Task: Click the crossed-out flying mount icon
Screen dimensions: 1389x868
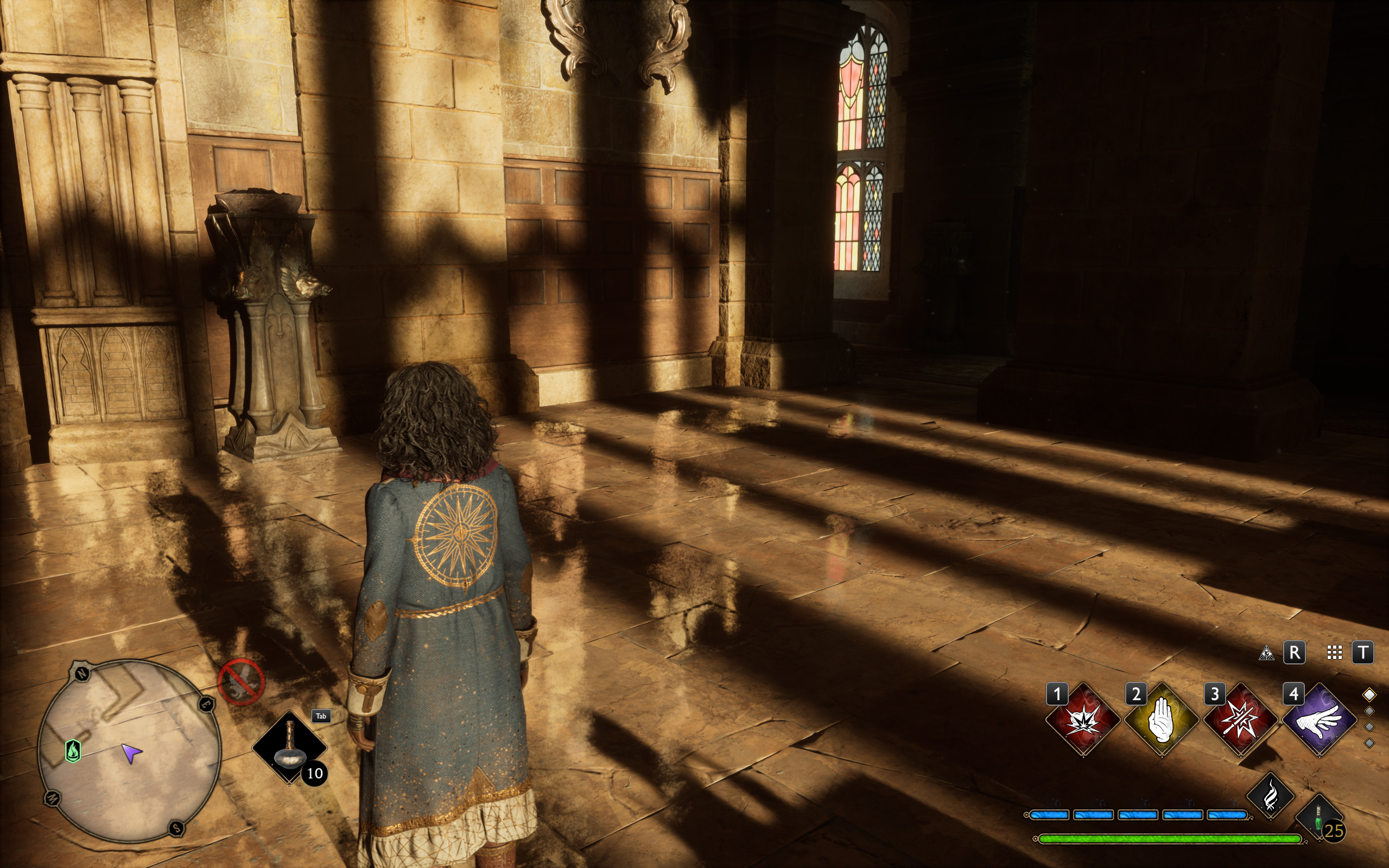Action: (241, 681)
